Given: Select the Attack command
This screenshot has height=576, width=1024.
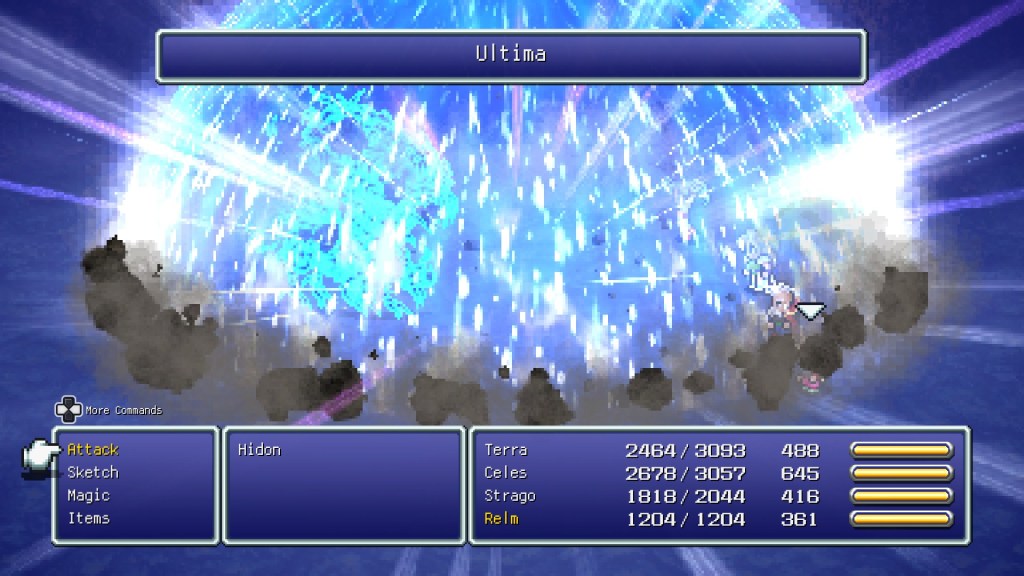Looking at the screenshot, I should click(x=93, y=450).
